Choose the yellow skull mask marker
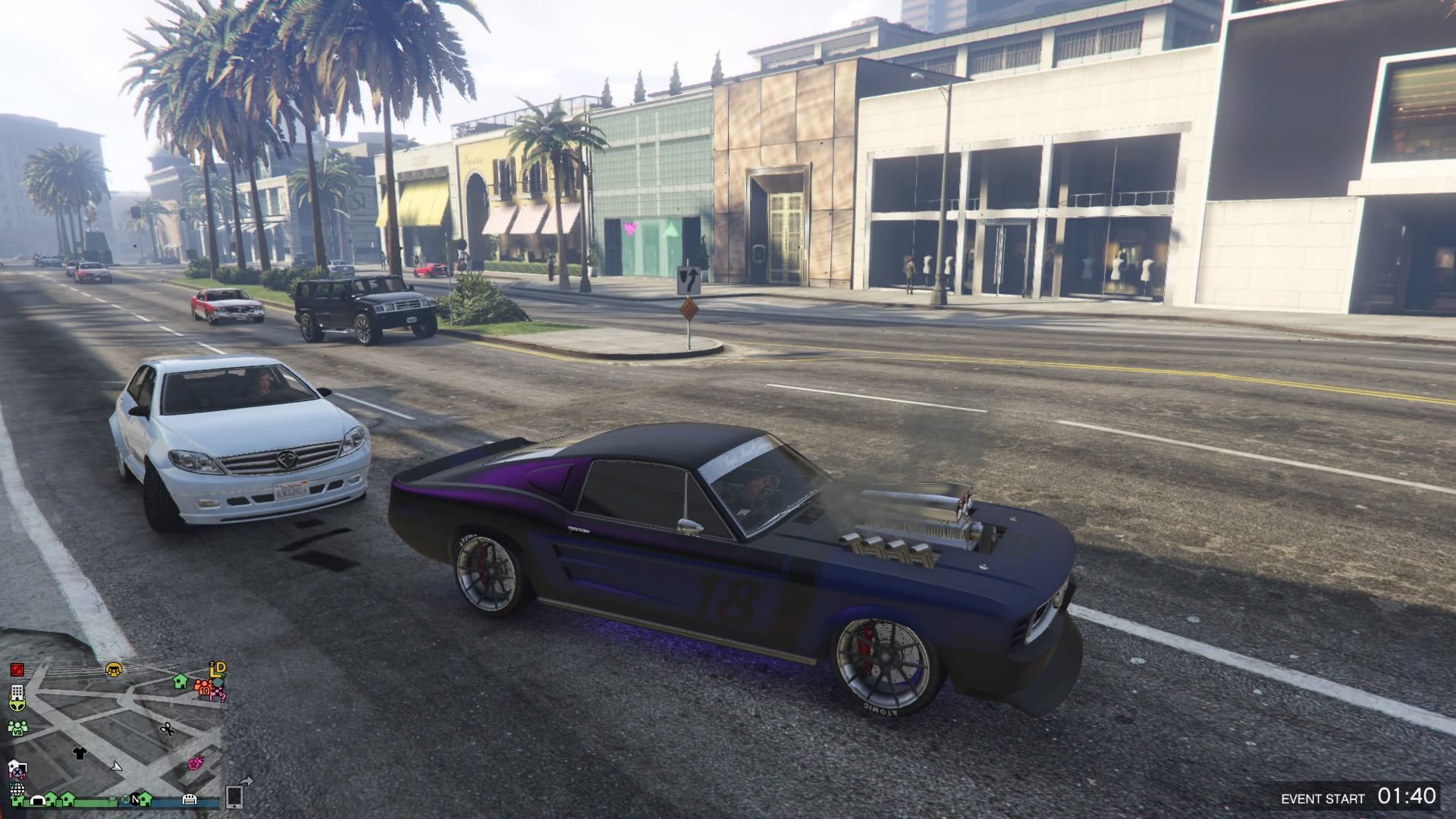1456x819 pixels. click(115, 669)
